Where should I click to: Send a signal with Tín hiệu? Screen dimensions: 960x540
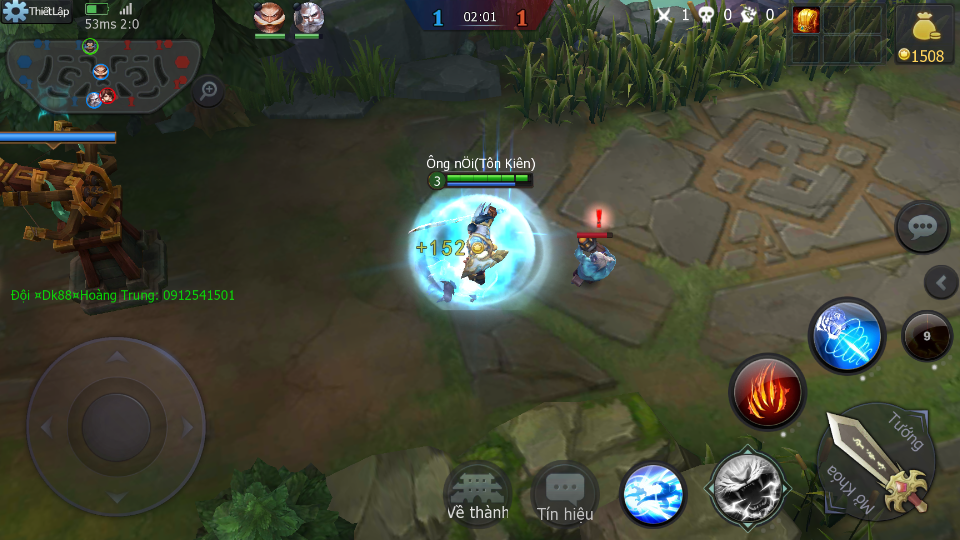pyautogui.click(x=565, y=495)
